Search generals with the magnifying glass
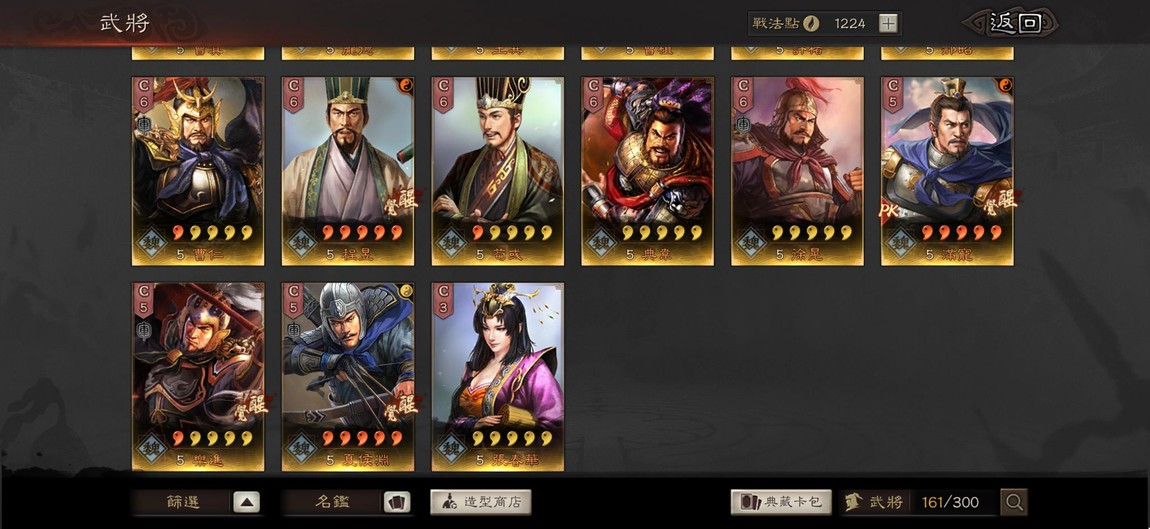This screenshot has height=529, width=1150. [1014, 502]
